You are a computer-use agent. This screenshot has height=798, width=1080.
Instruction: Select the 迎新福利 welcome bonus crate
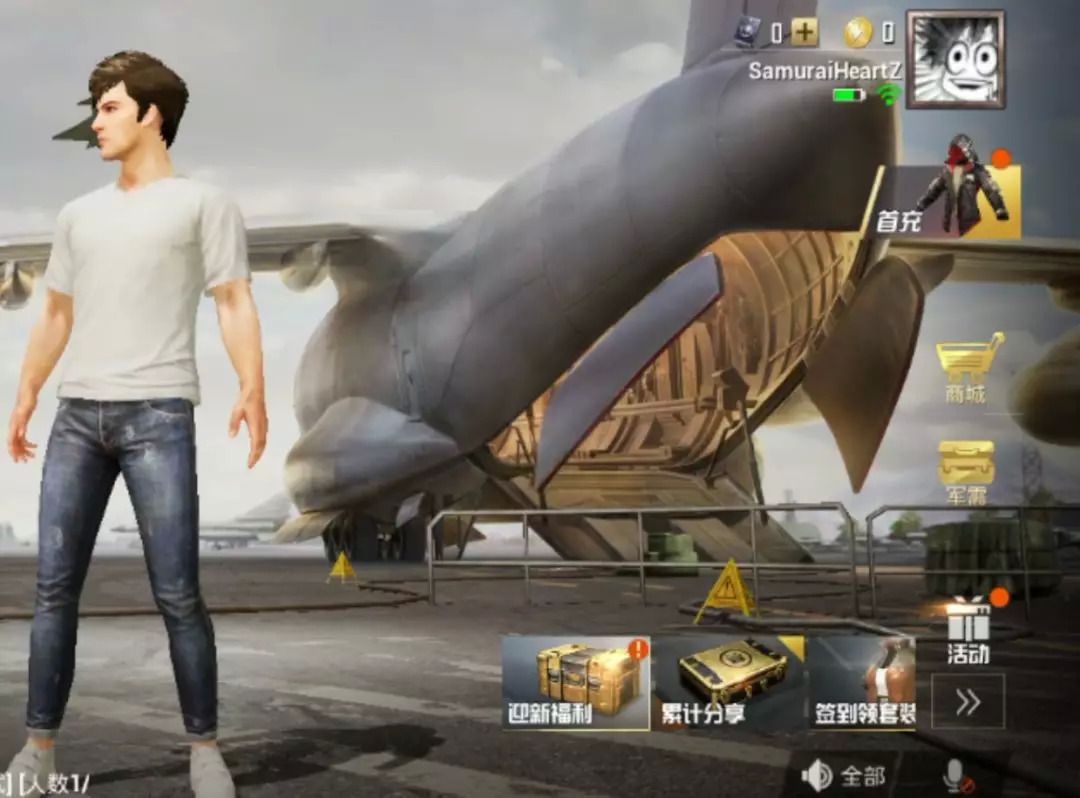[x=576, y=682]
